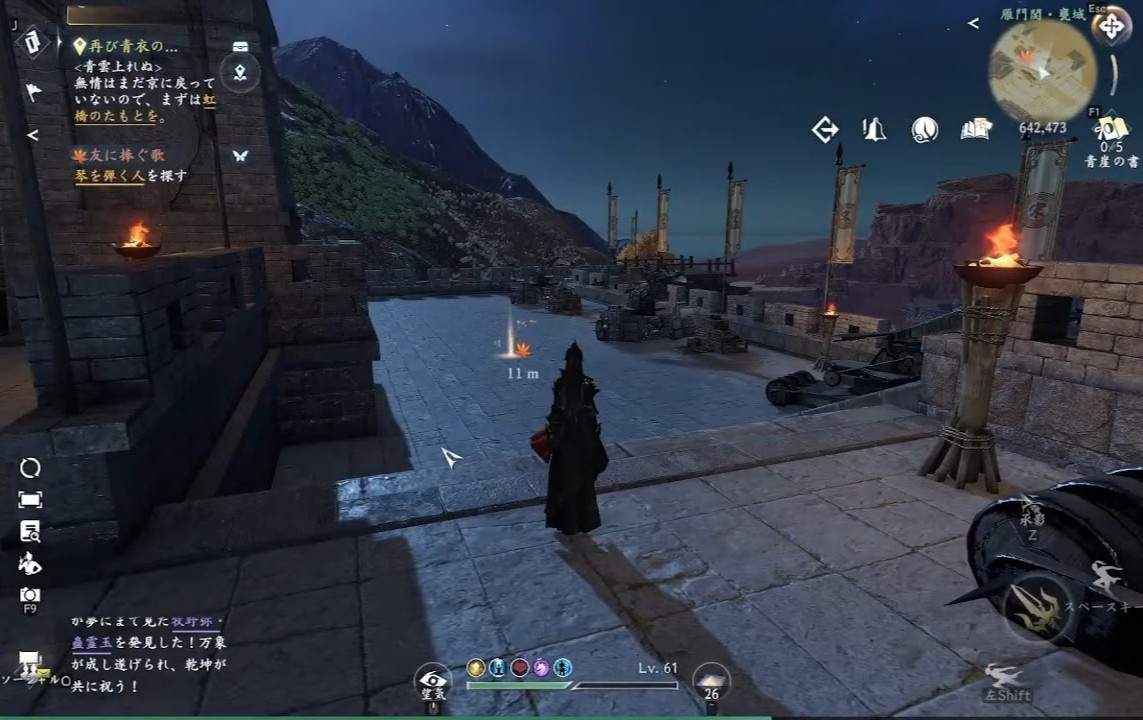This screenshot has width=1143, height=720.
Task: Open the camera photo mode icon
Action: [x=30, y=595]
